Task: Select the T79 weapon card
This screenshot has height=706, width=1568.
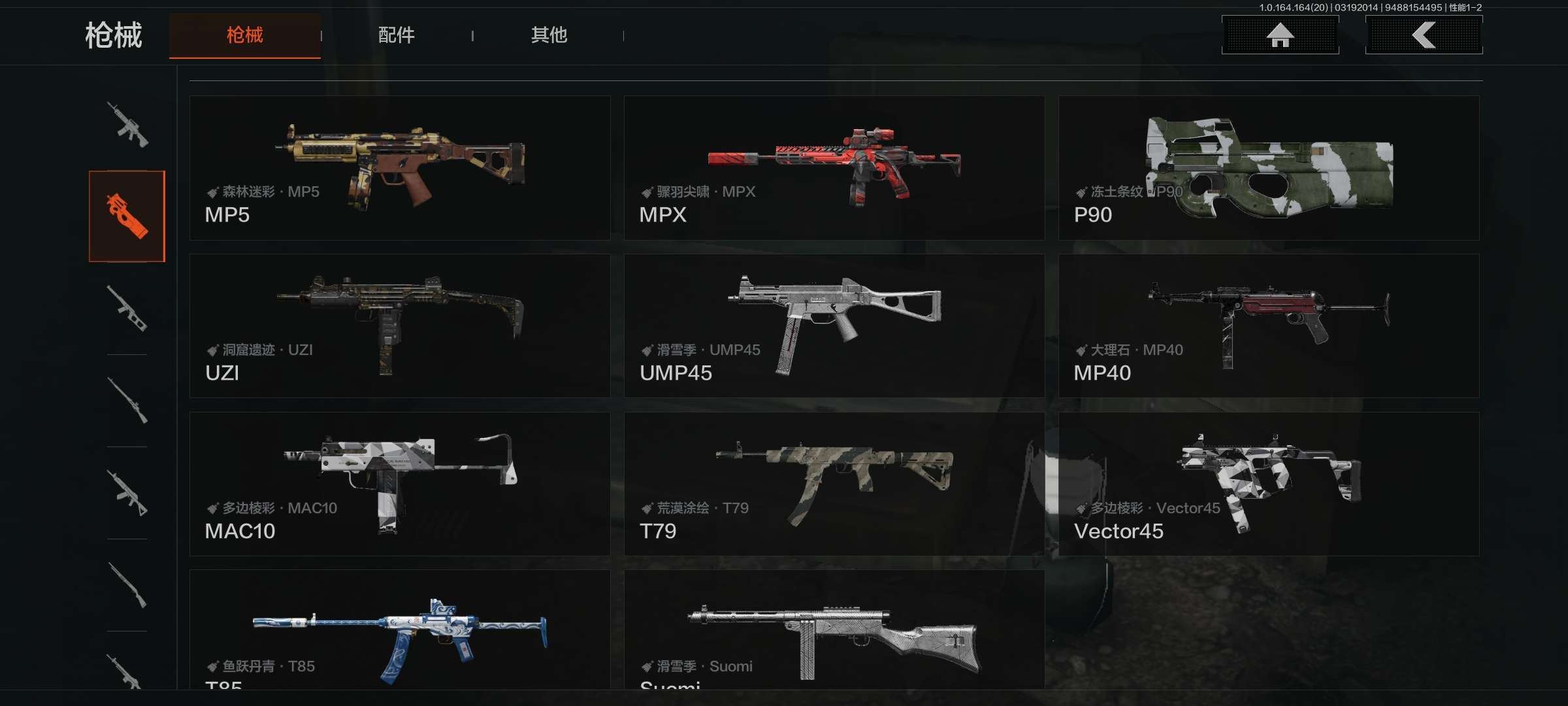Action: coord(834,484)
